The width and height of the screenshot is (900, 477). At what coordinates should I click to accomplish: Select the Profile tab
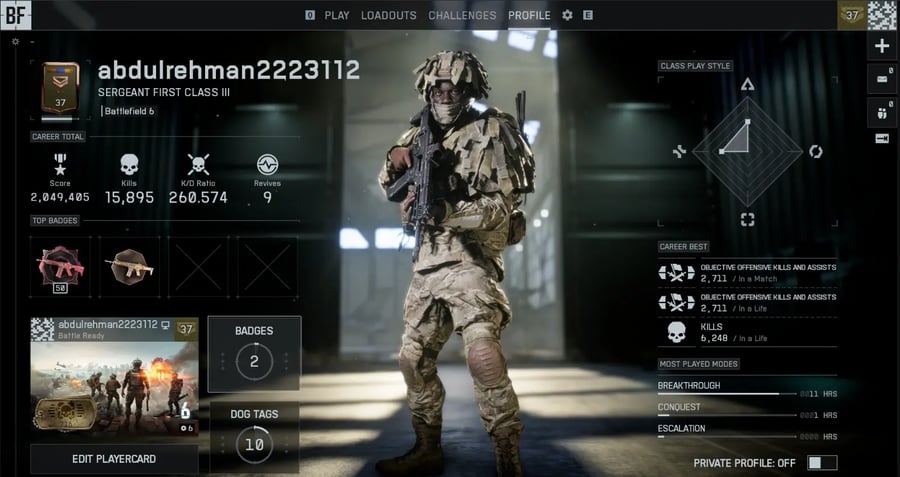click(x=529, y=15)
